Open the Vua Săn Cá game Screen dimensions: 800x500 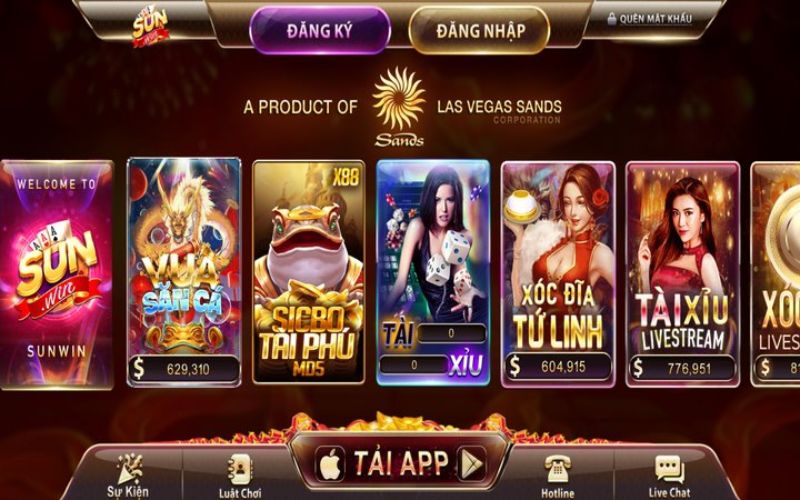[184, 272]
